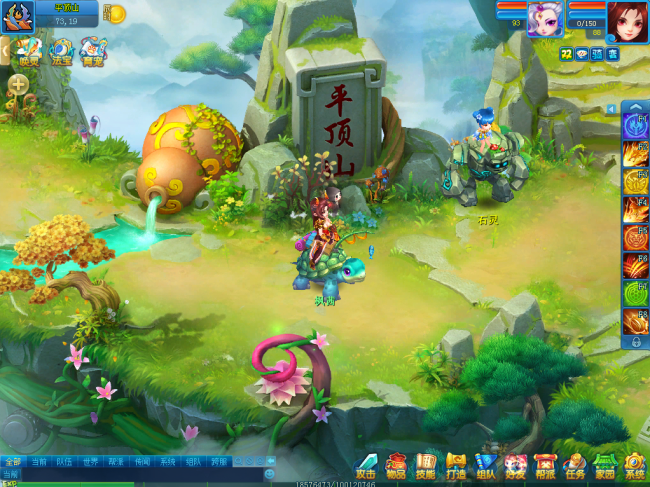The height and width of the screenshot is (487, 650).
Task: Open the 帮派 guild menu
Action: (545, 465)
